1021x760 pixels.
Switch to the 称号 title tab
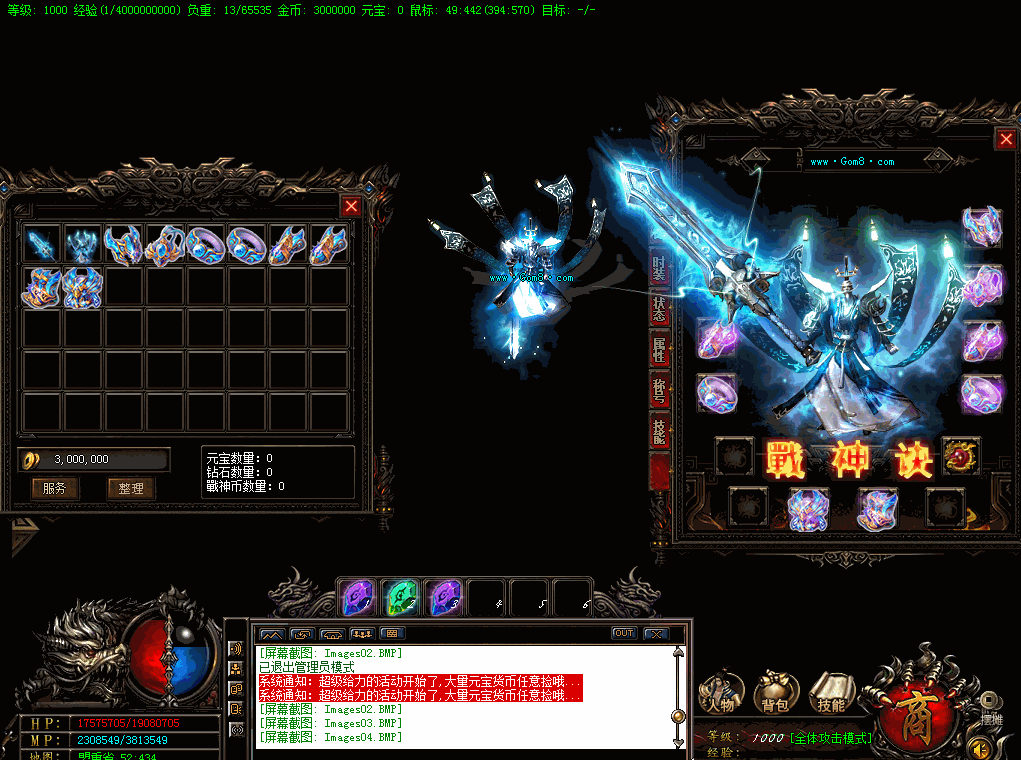point(659,391)
